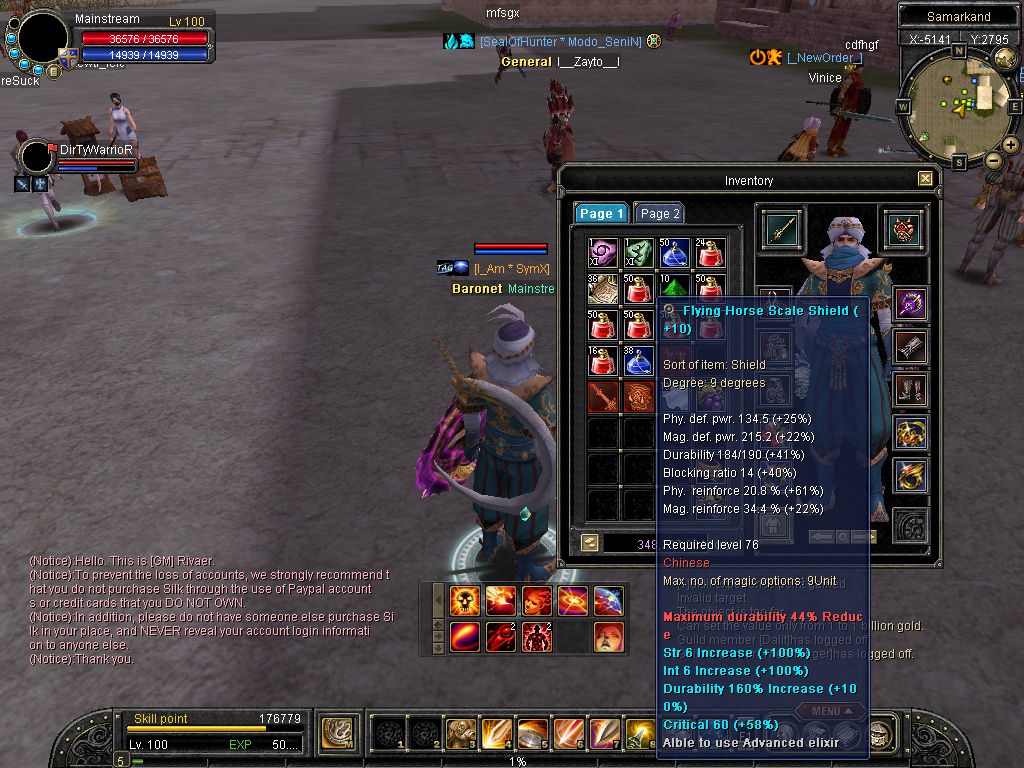Image resolution: width=1024 pixels, height=768 pixels.
Task: Select the red sword item in inventory
Action: coord(603,396)
